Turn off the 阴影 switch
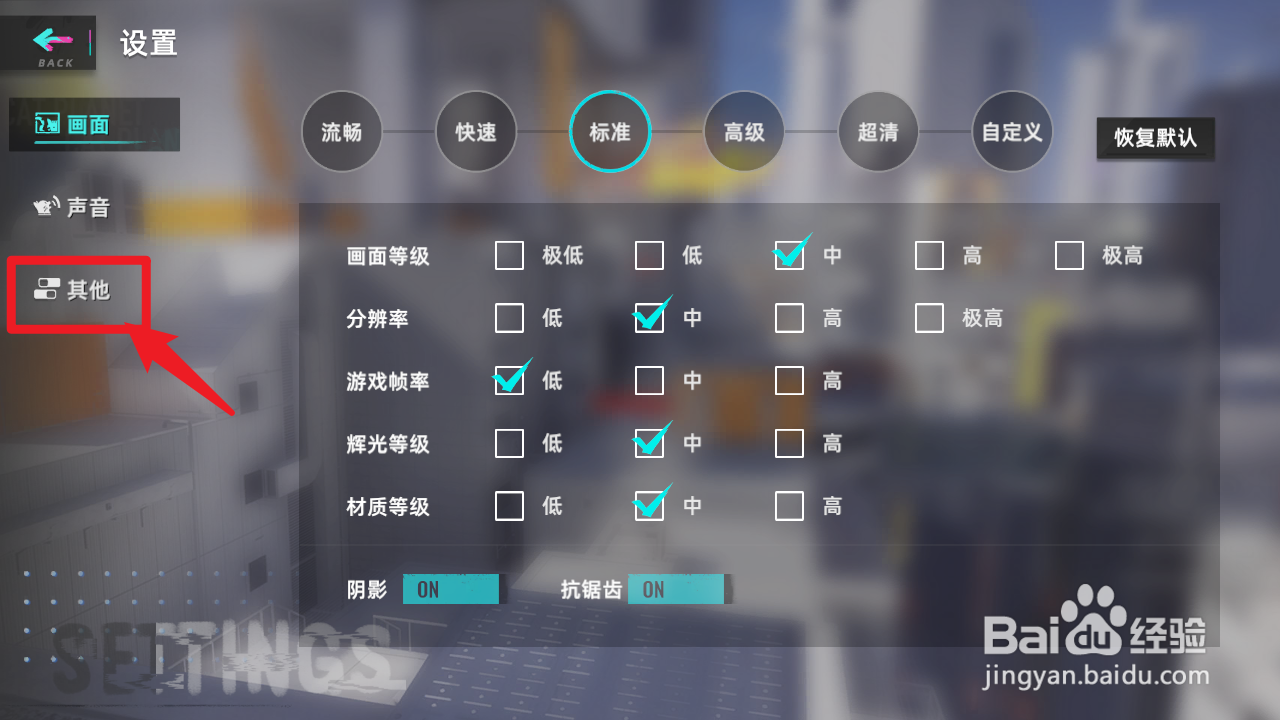Viewport: 1280px width, 720px height. [x=450, y=589]
